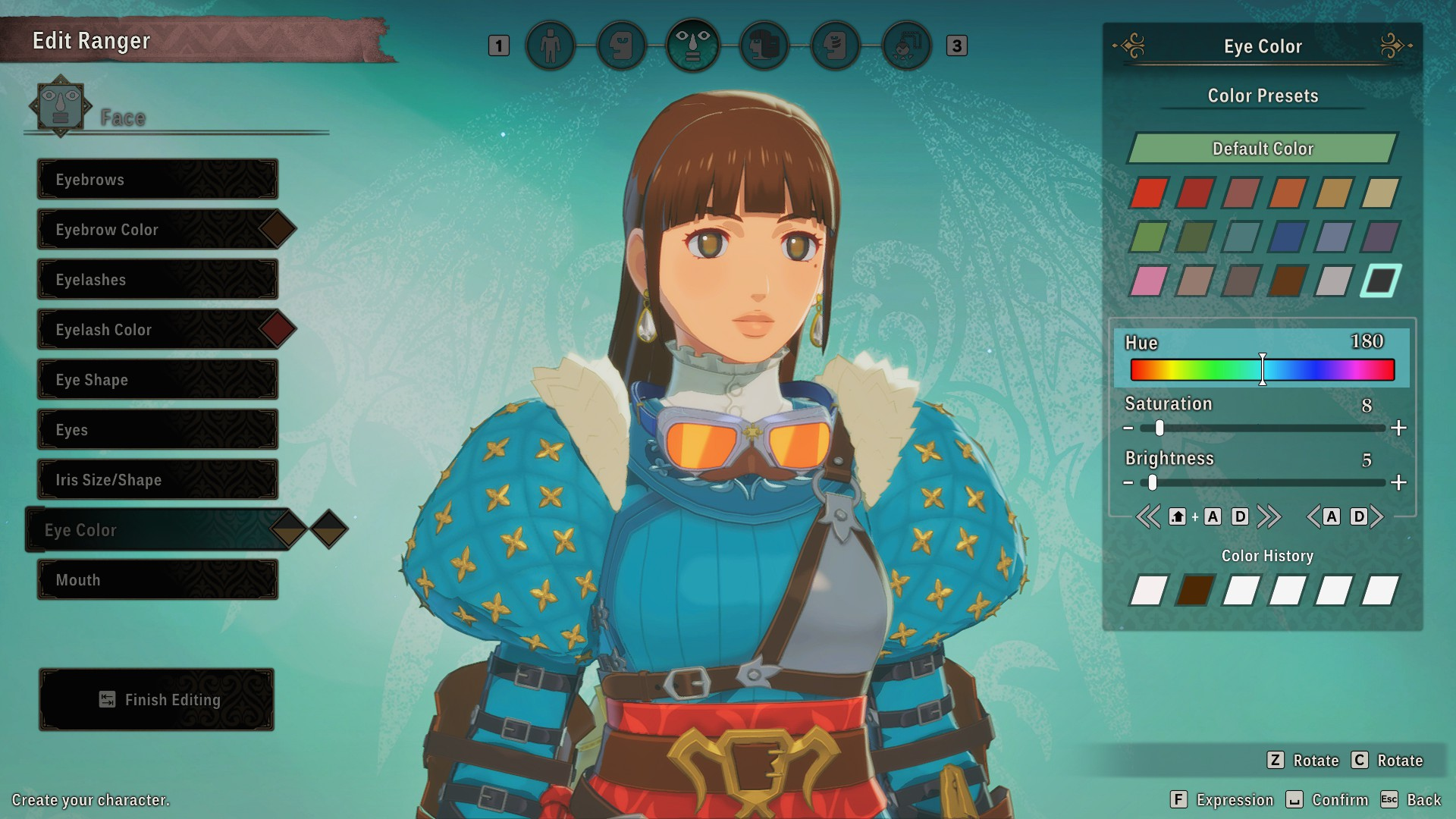This screenshot has height=819, width=1456.
Task: Choose the Mouth menu entry
Action: pyautogui.click(x=158, y=580)
